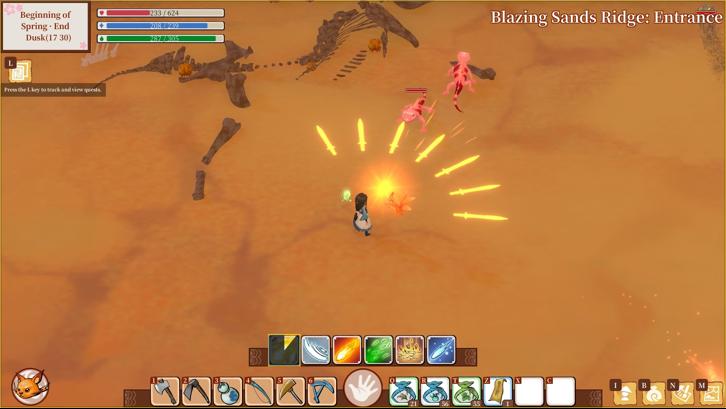Trigger the bonfire flame skill
The width and height of the screenshot is (726, 409).
pyautogui.click(x=409, y=350)
